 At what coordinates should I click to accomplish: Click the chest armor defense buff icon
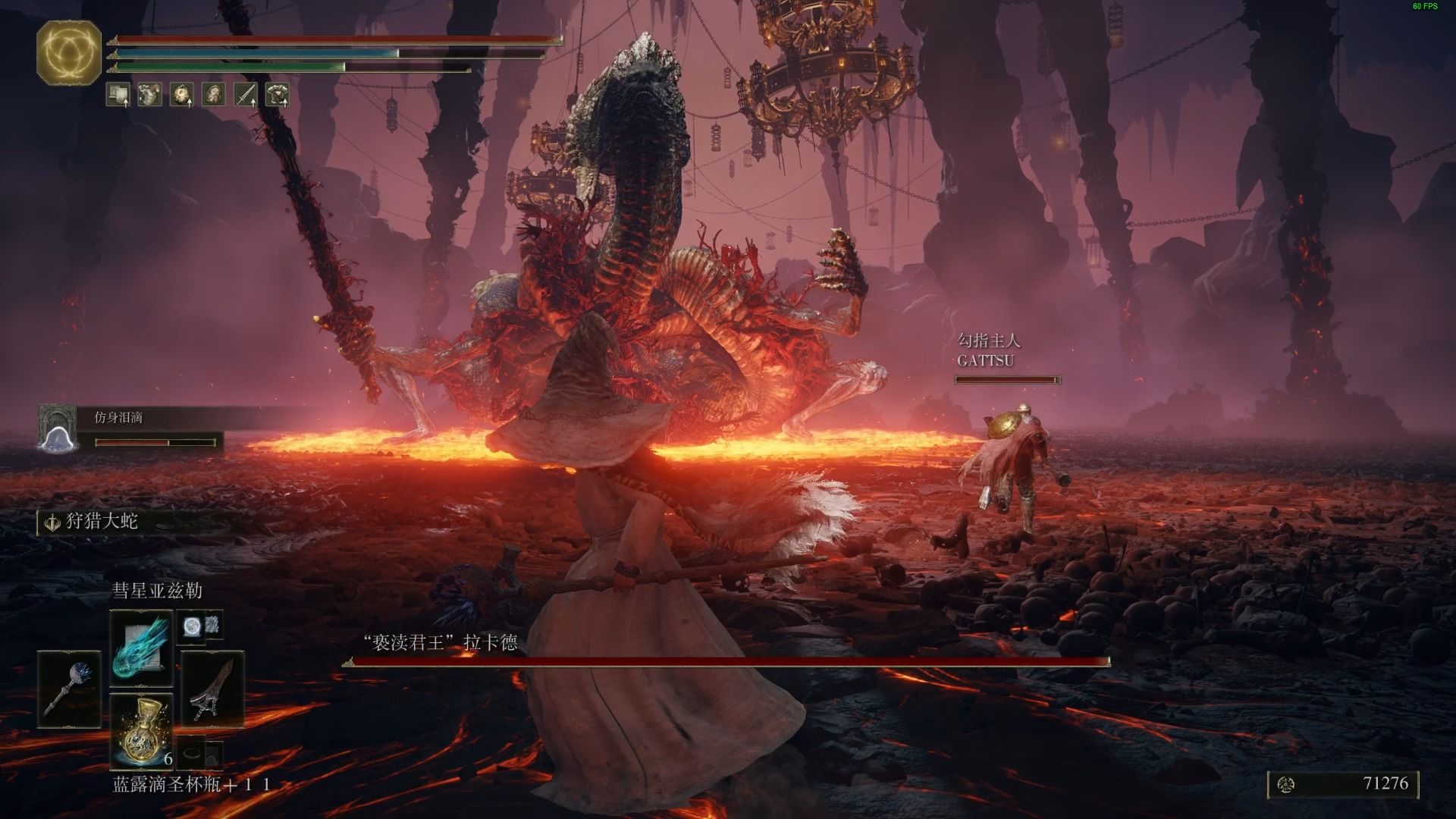[278, 95]
